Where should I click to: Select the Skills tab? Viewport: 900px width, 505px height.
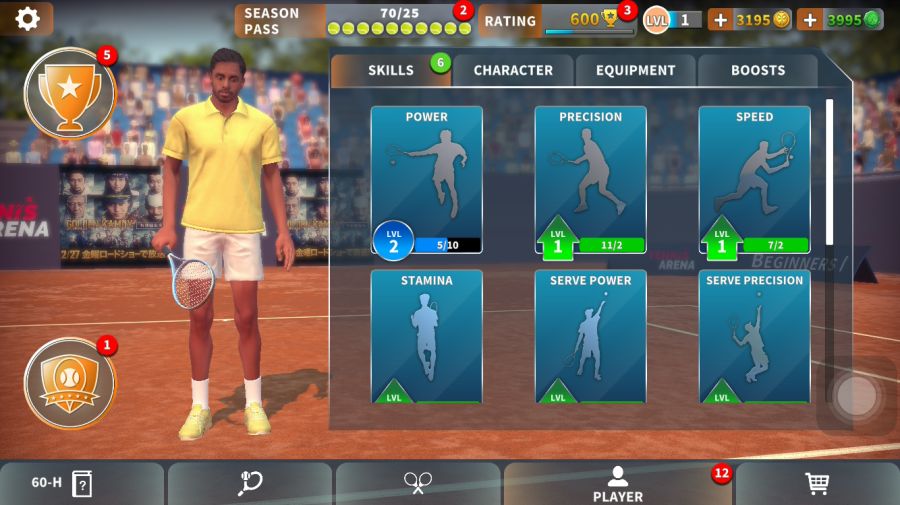(391, 70)
